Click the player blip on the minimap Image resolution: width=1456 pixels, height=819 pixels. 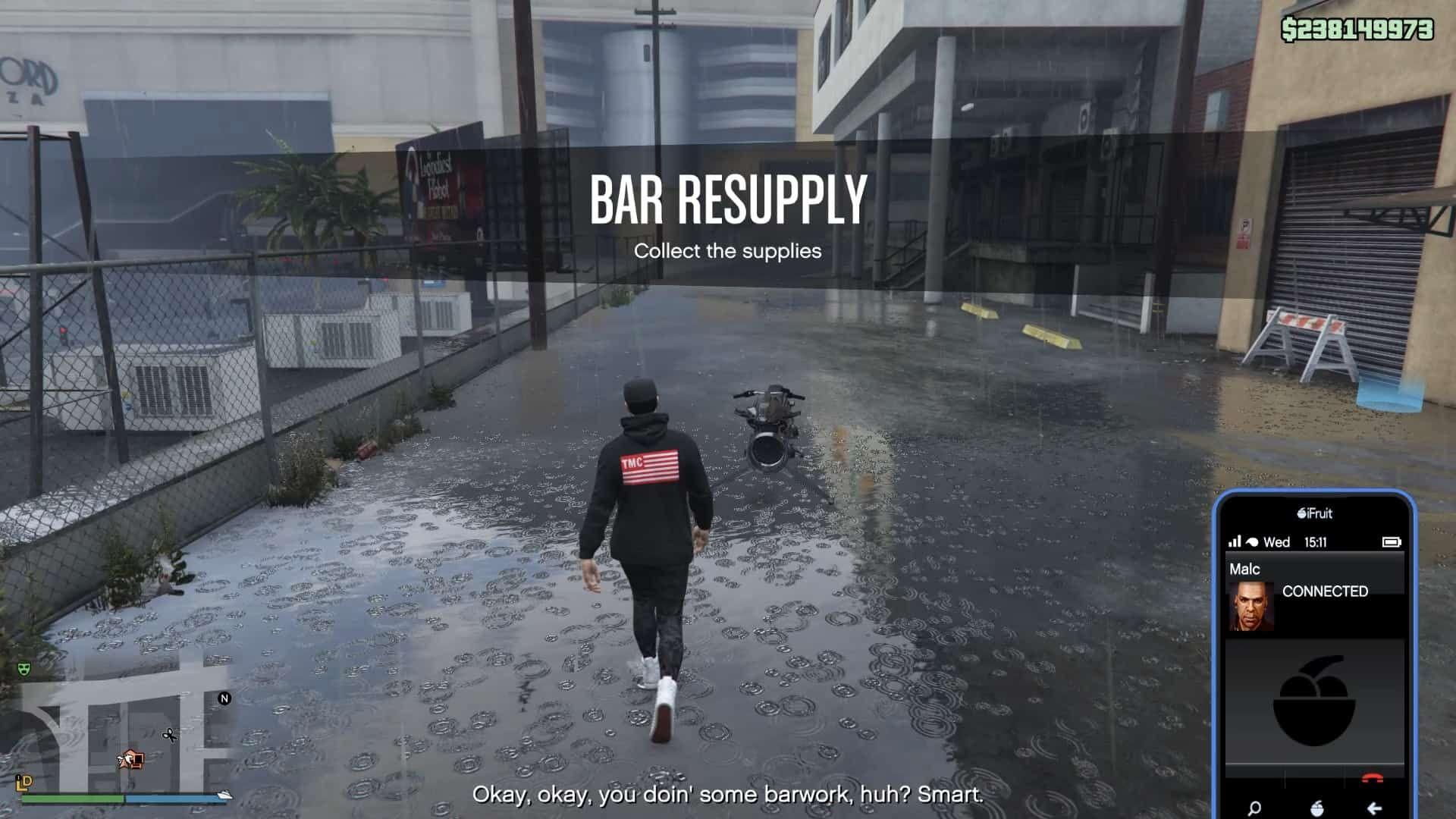click(127, 758)
